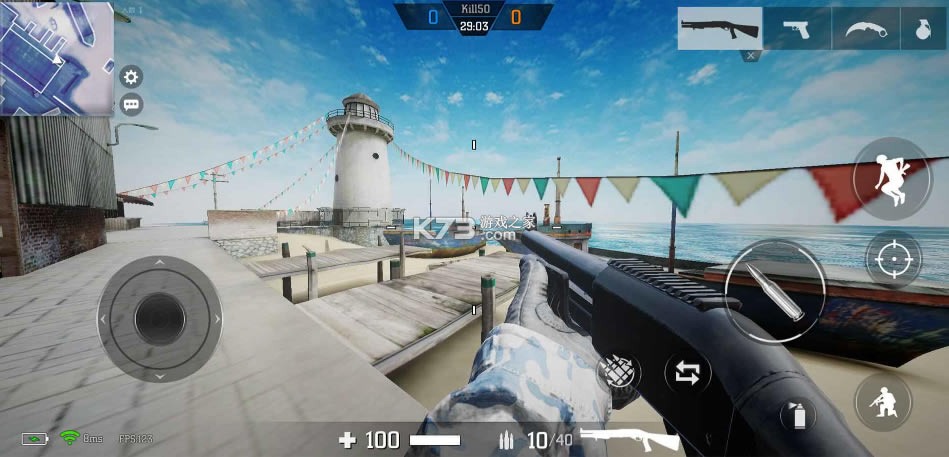Choose the grenade slot

pyautogui.click(x=923, y=28)
